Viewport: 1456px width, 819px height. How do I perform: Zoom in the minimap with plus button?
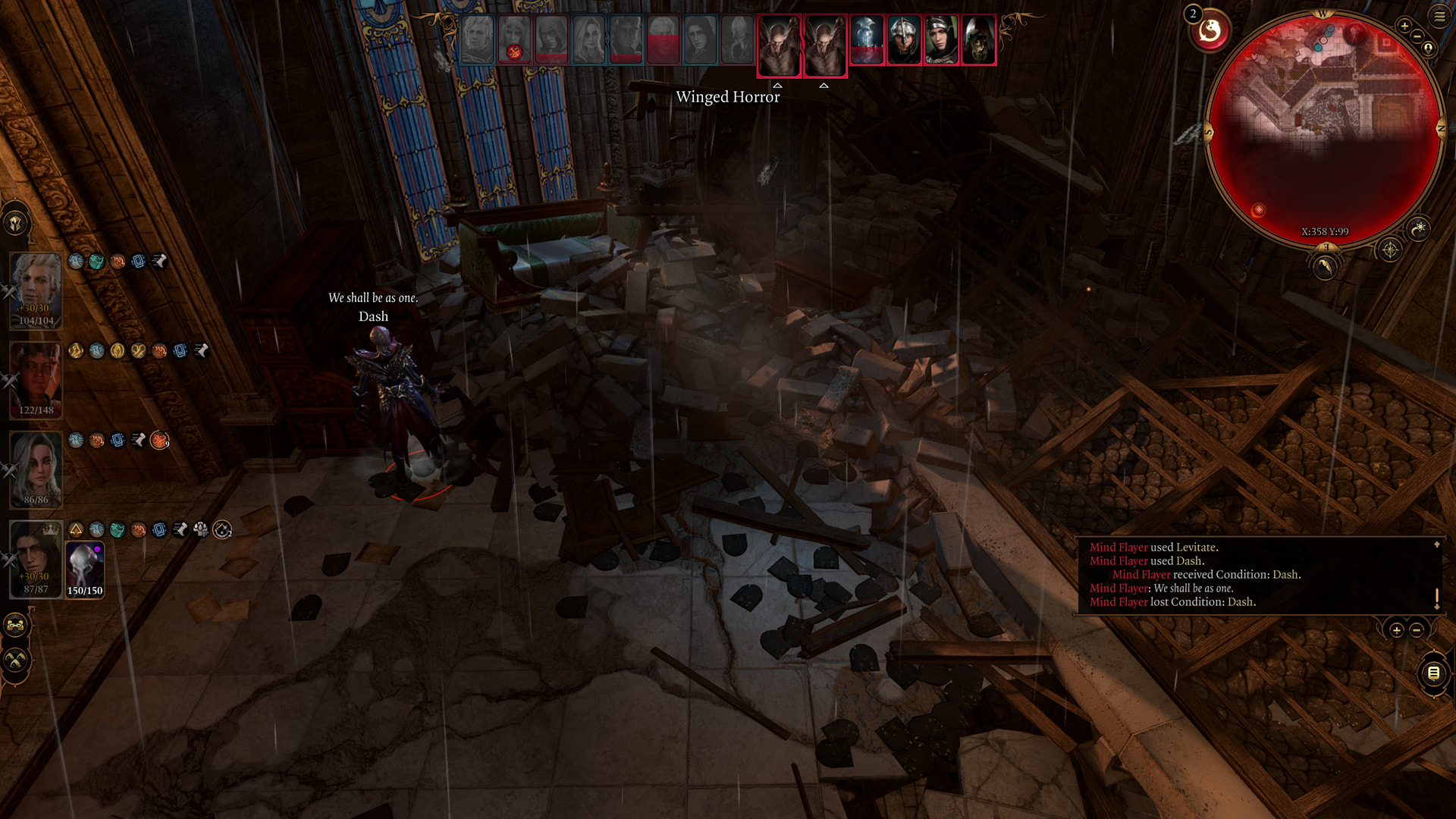[1404, 26]
